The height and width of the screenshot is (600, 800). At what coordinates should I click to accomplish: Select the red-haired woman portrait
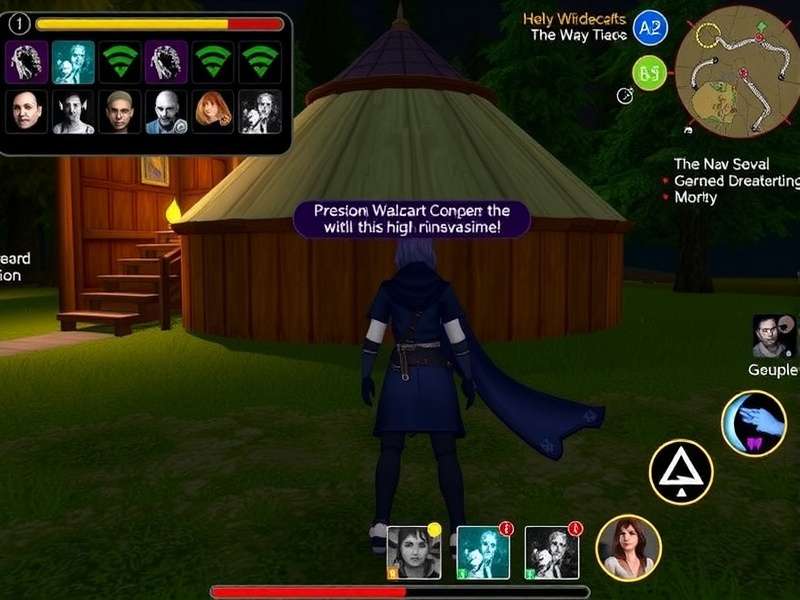click(x=213, y=112)
